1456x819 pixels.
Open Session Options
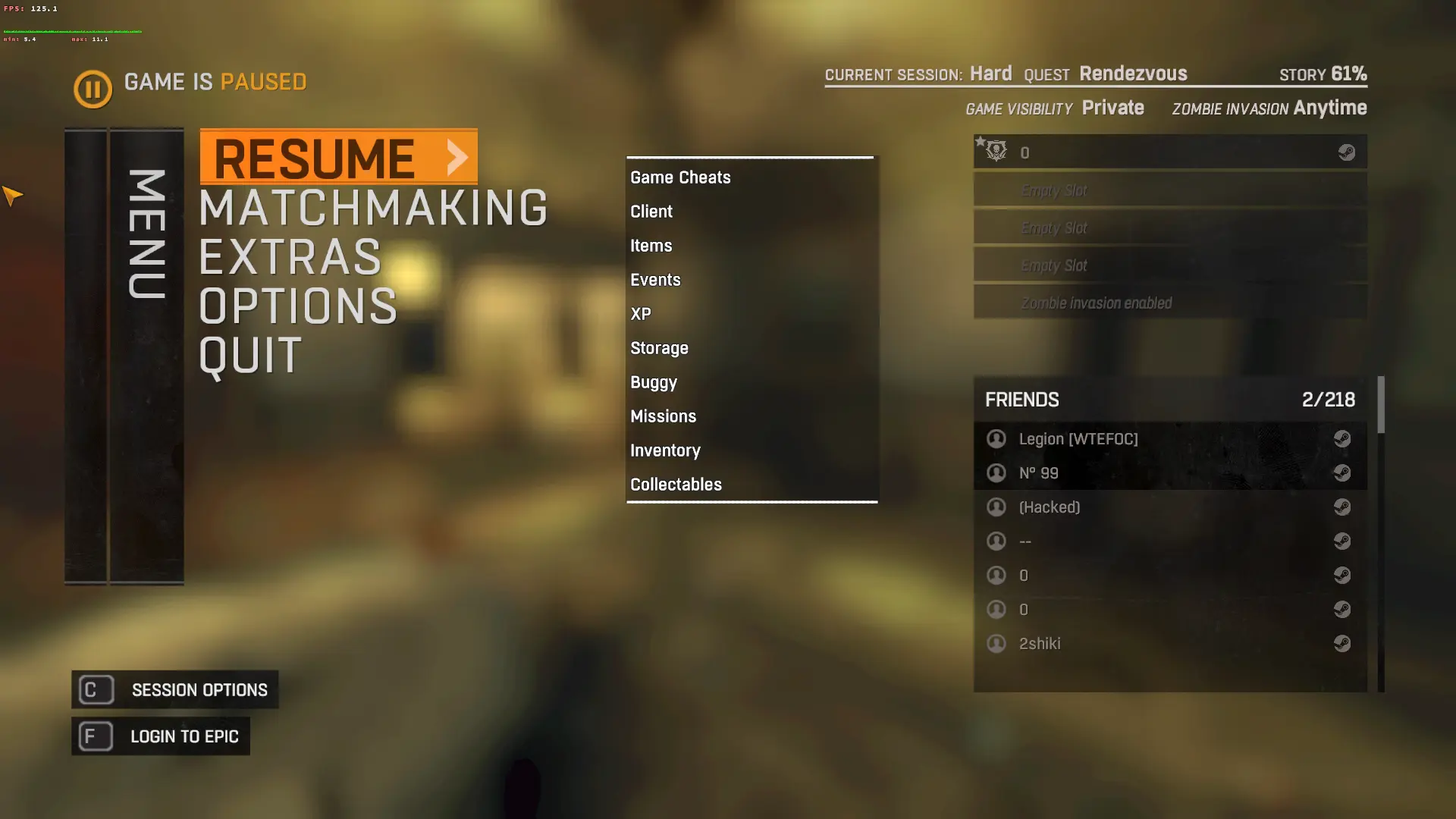[x=175, y=690]
